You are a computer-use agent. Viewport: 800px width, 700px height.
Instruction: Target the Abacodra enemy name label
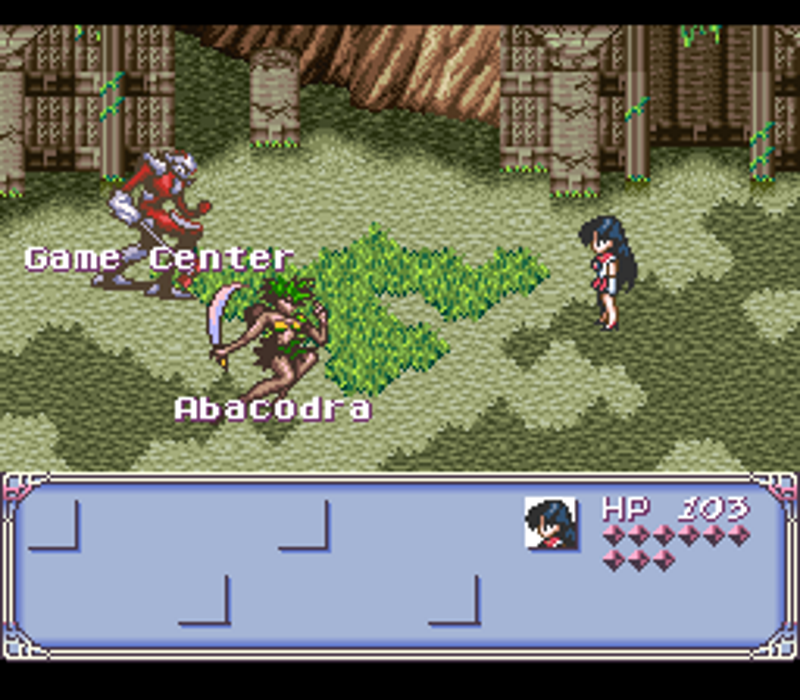[x=273, y=408]
